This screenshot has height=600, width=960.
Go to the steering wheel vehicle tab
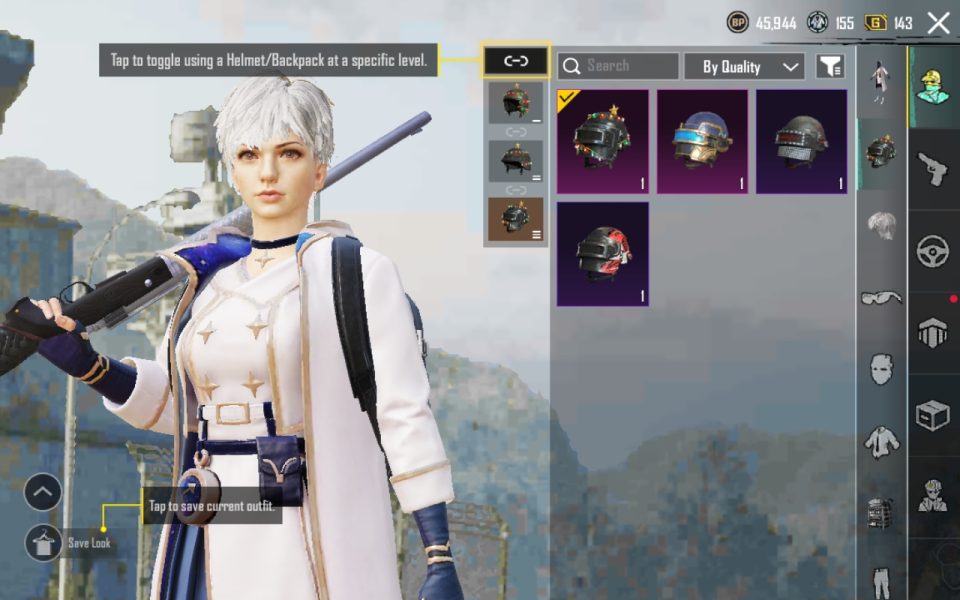(x=933, y=250)
